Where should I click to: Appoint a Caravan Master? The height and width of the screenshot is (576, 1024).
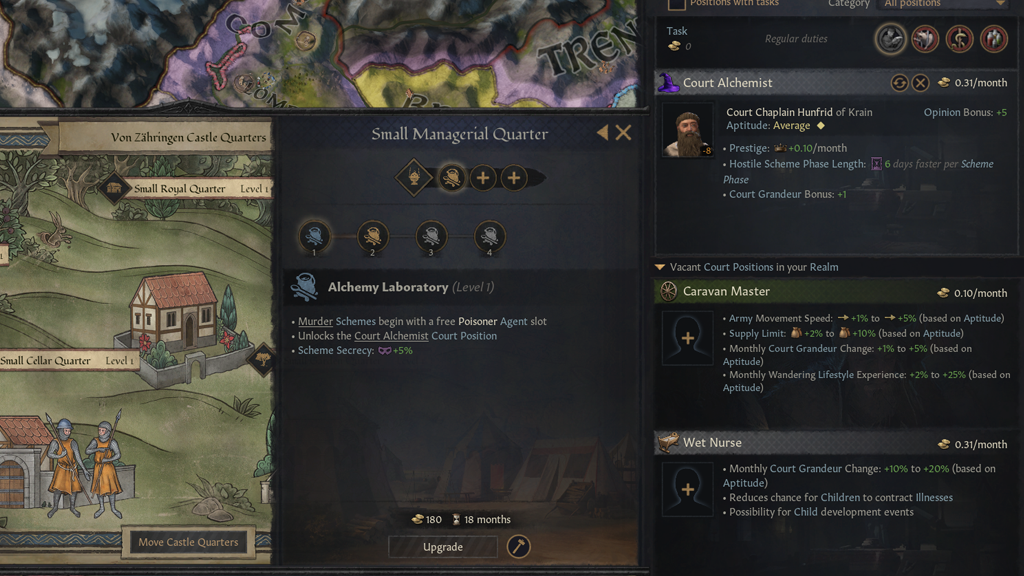point(687,338)
